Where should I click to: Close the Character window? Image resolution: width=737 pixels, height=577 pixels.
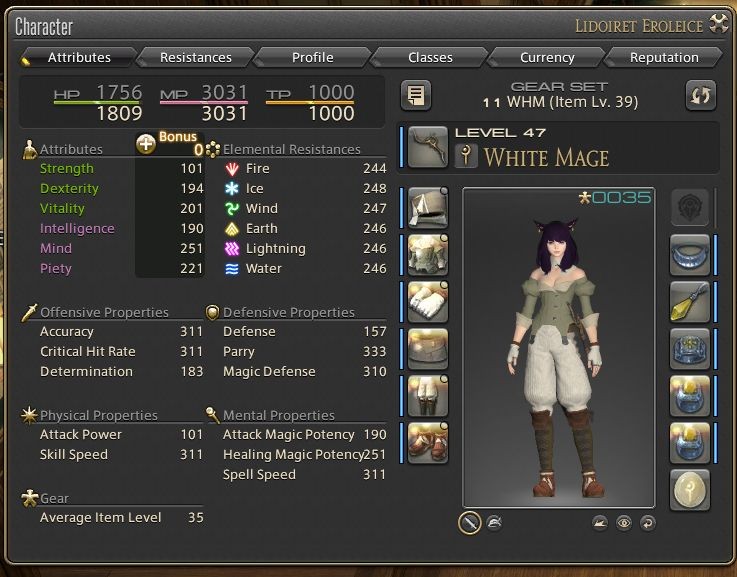tap(718, 24)
